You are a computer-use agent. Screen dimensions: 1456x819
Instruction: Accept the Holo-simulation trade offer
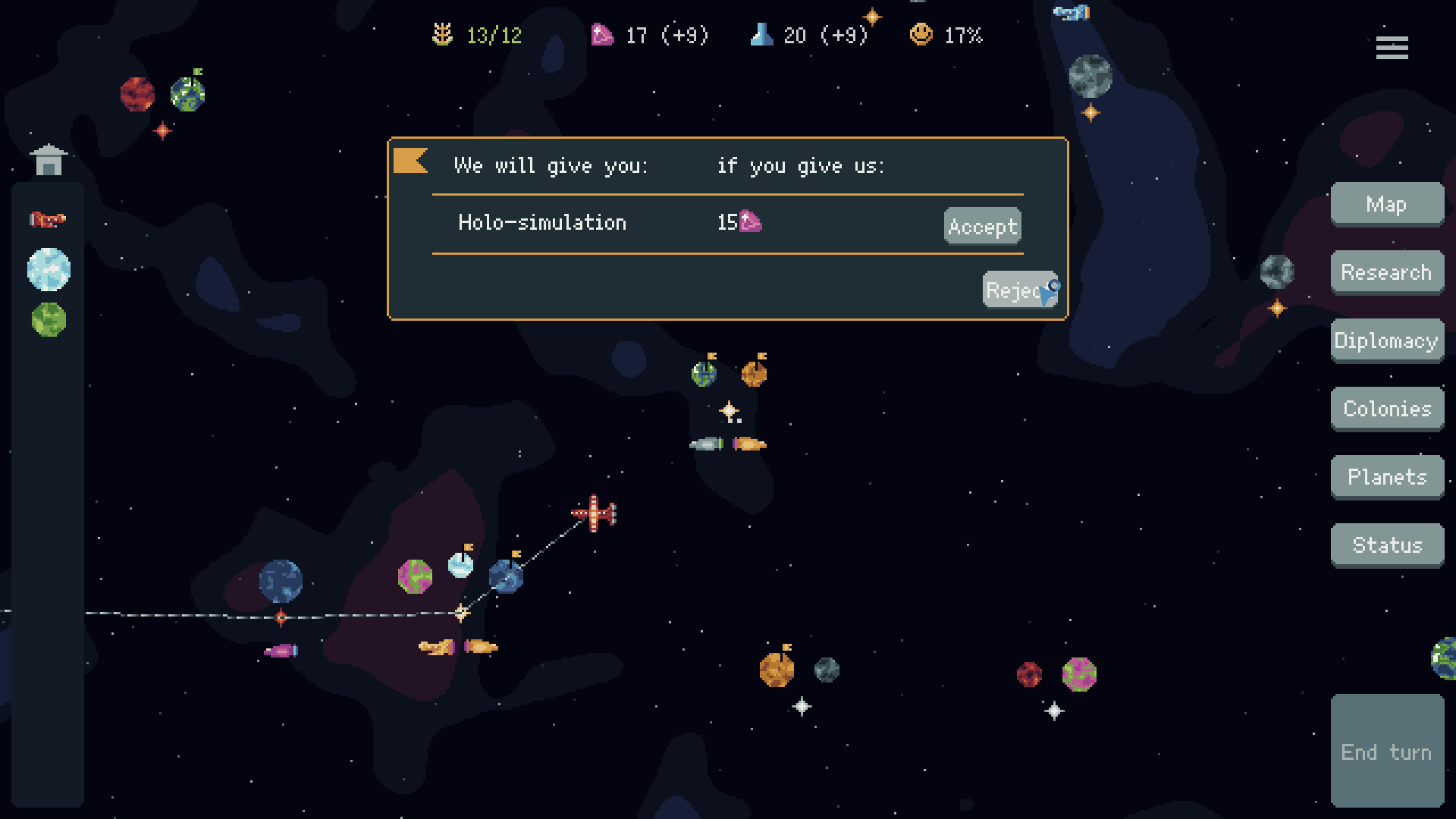[981, 225]
